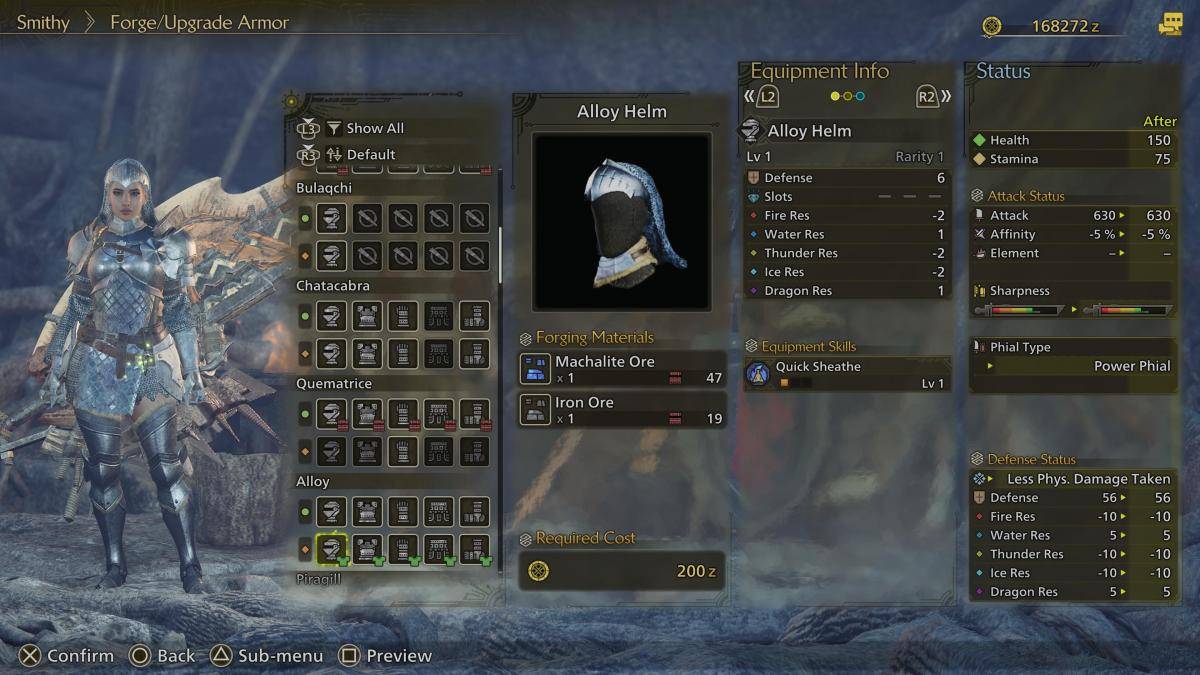The height and width of the screenshot is (675, 1200).
Task: Select the Alloy greaves in the orange-diamond row
Action: click(474, 549)
